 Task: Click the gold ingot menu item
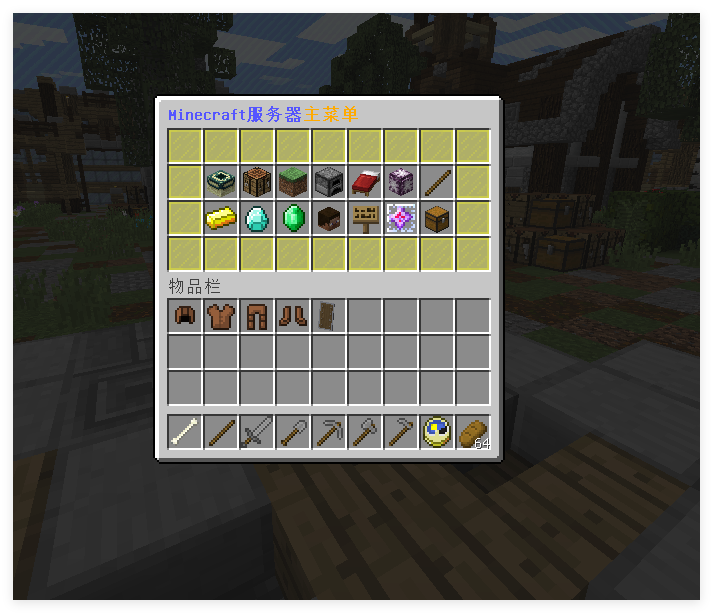click(x=221, y=218)
